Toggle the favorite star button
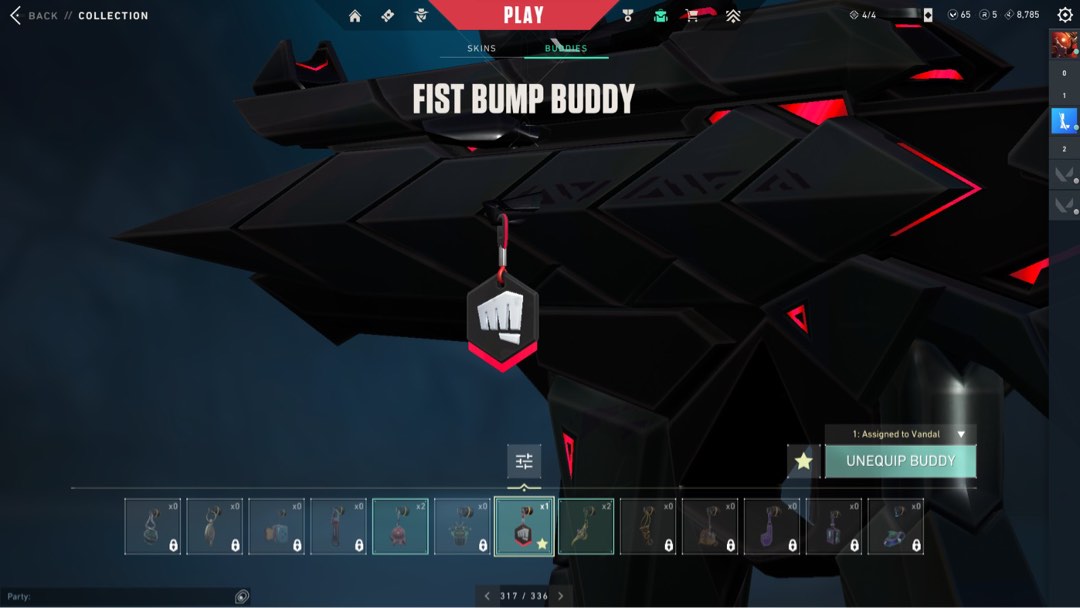 (x=803, y=461)
